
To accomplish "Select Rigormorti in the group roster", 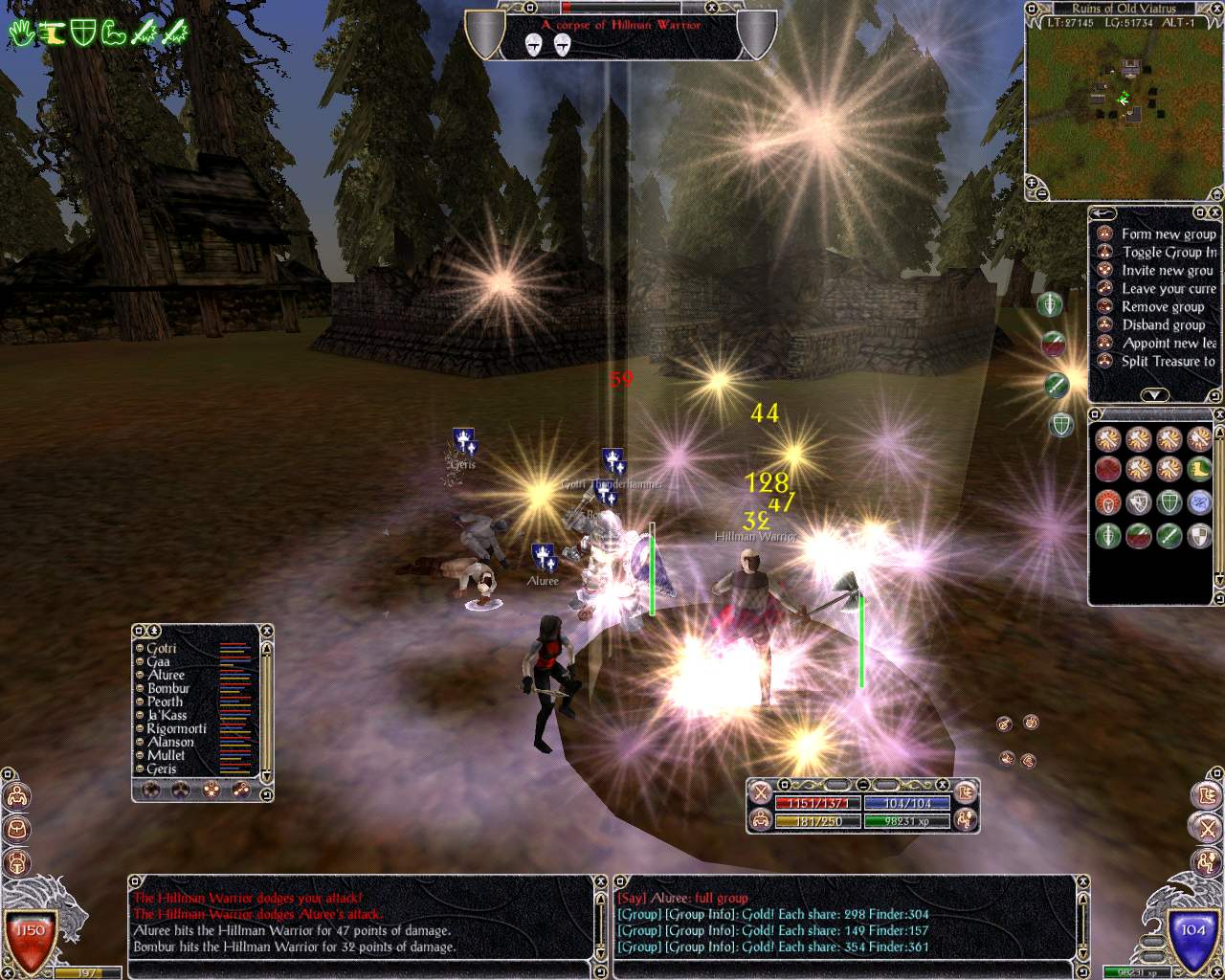I will tap(176, 729).
